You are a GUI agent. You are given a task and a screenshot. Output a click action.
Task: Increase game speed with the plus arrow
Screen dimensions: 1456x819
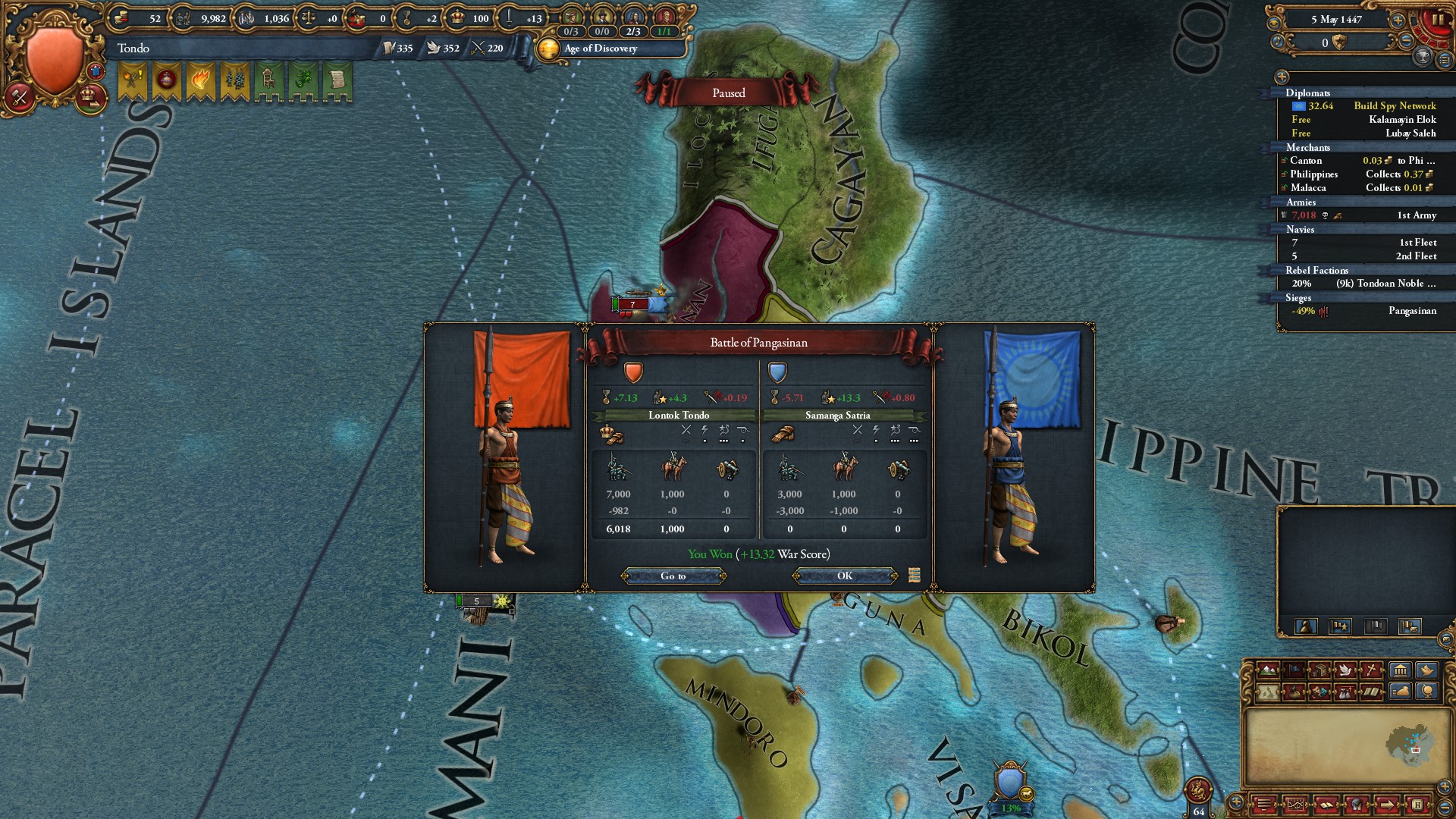(1398, 20)
